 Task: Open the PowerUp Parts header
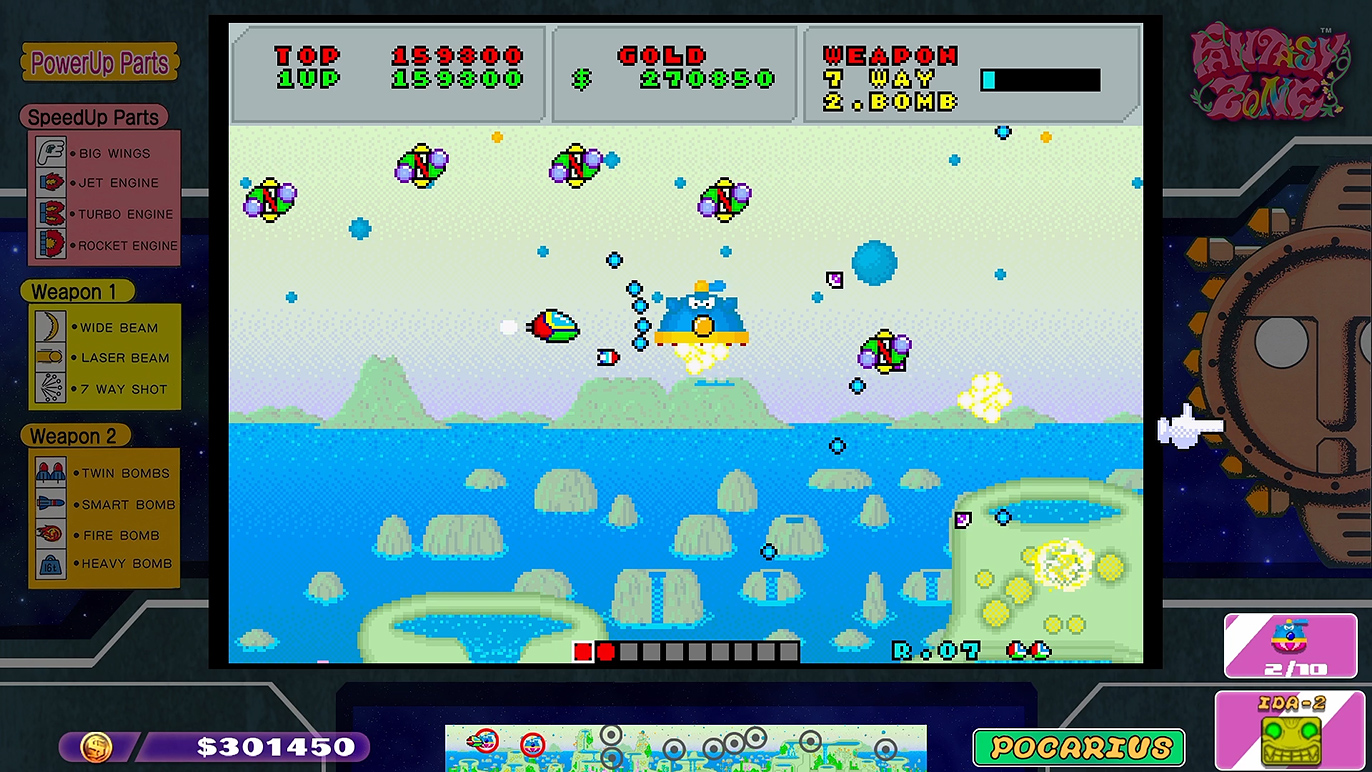point(100,63)
